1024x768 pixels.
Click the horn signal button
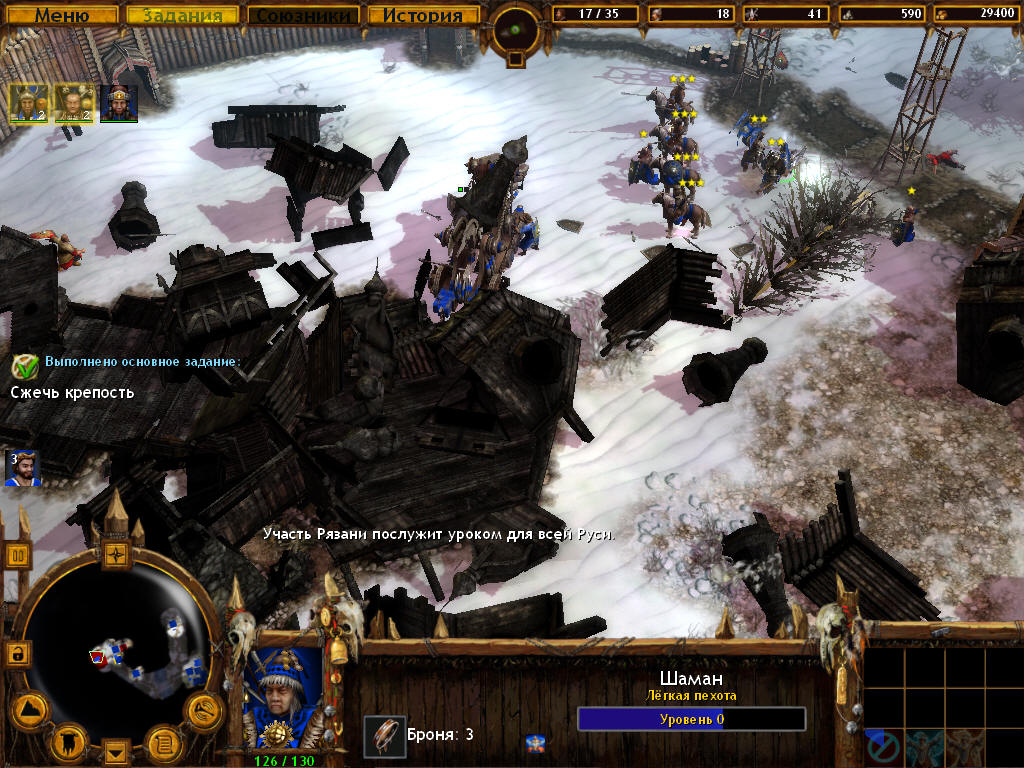[204, 711]
